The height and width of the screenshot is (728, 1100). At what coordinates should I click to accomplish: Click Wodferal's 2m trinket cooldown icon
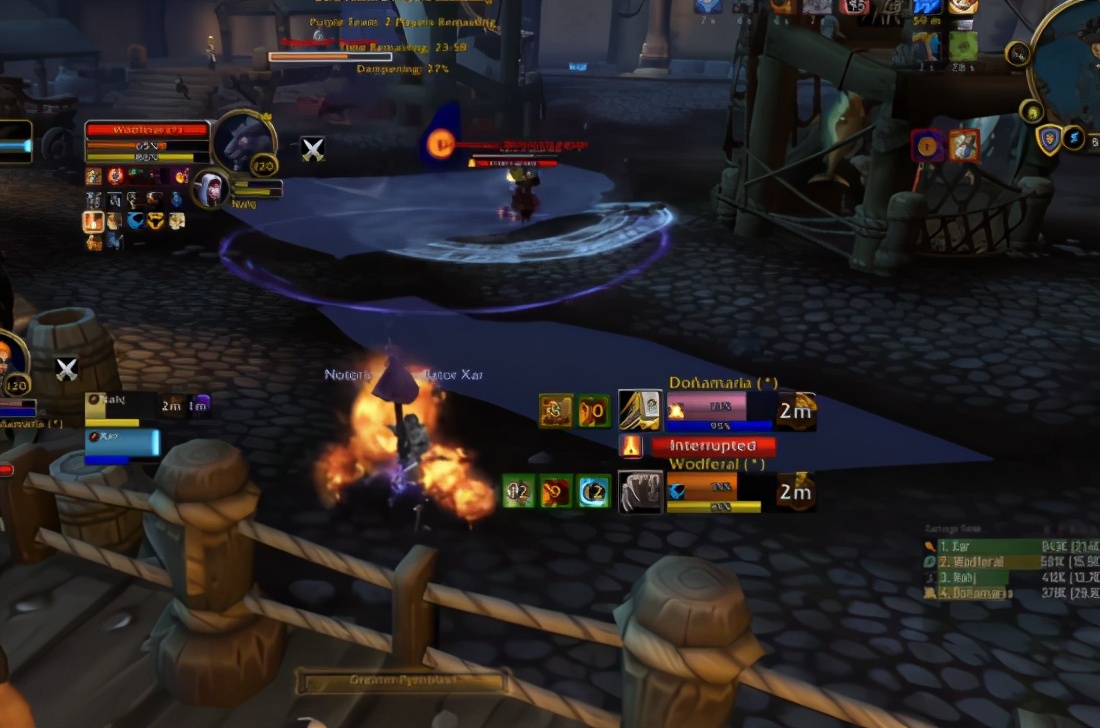[796, 491]
